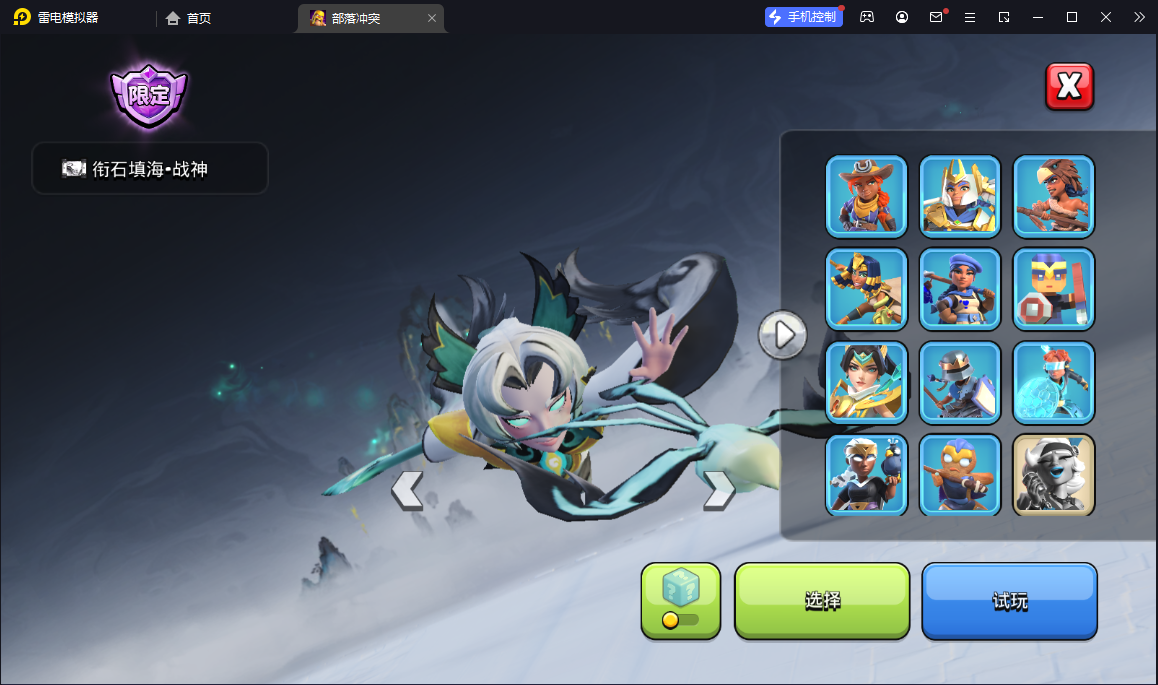Viewport: 1158px width, 685px height.
Task: Collapse the skin list with round arrow
Action: click(782, 334)
